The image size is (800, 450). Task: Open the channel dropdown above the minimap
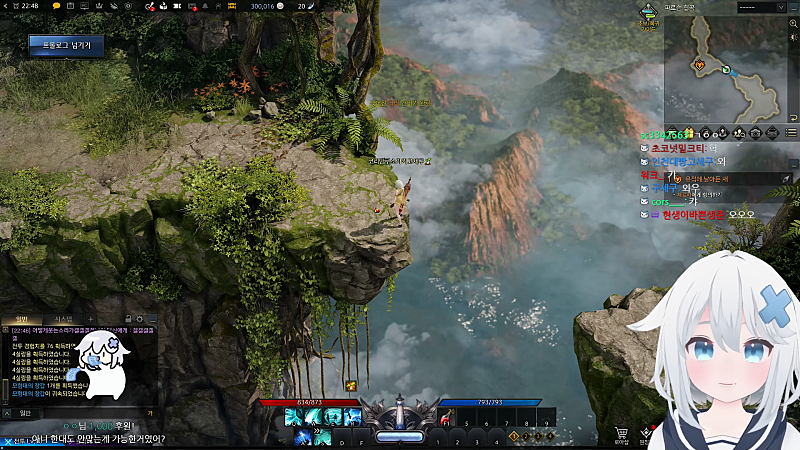click(760, 7)
